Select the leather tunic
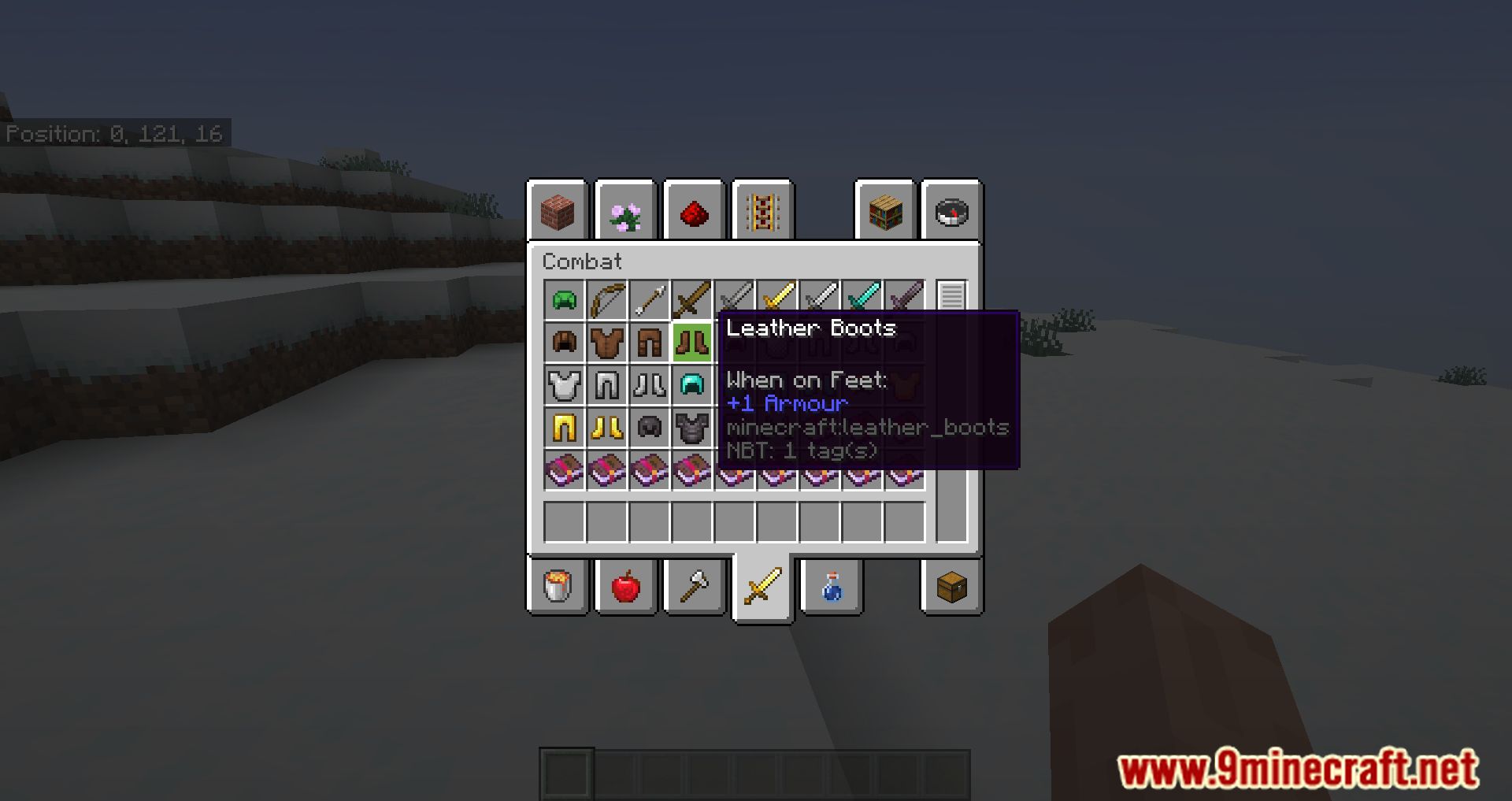The width and height of the screenshot is (1512, 801). tap(606, 342)
